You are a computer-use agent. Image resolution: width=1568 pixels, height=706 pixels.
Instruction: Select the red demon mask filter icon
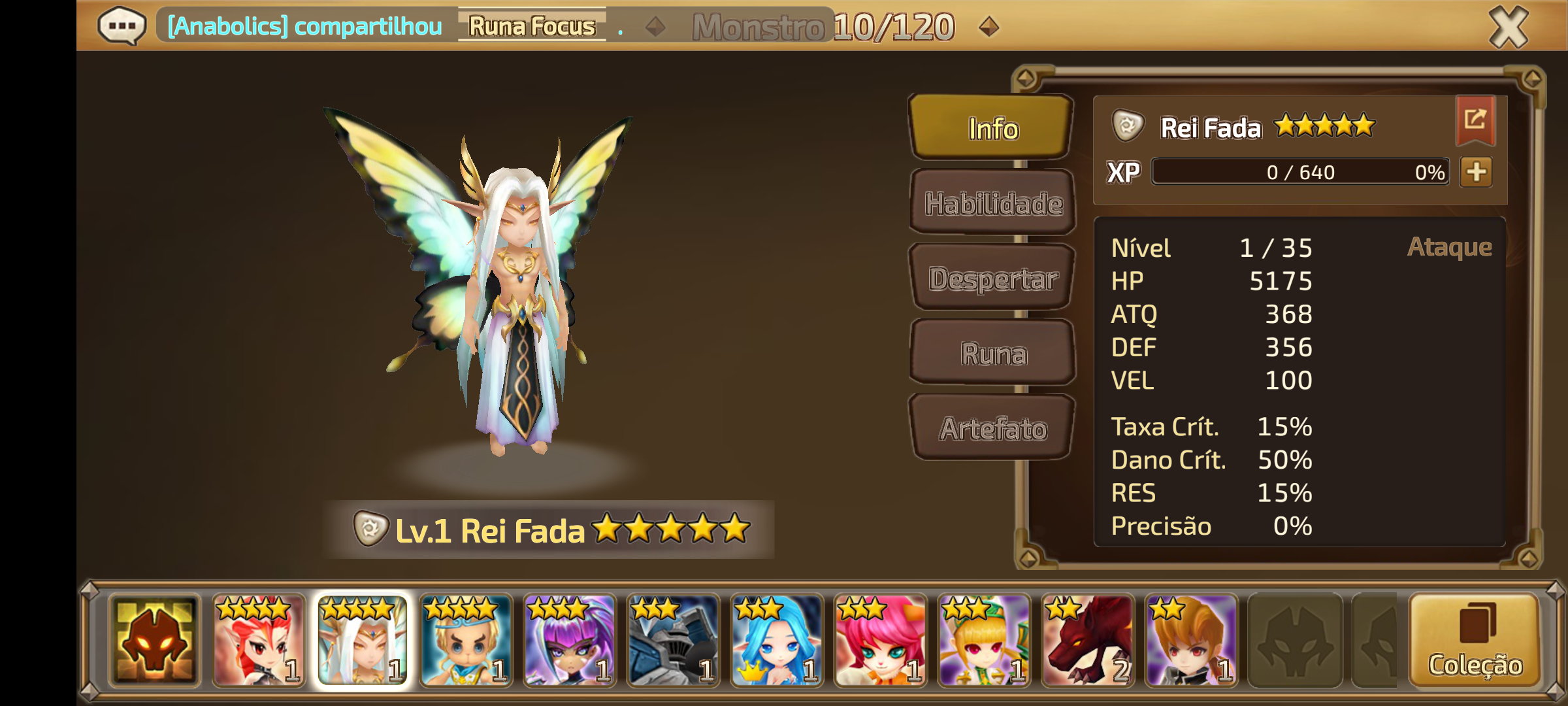tap(155, 641)
